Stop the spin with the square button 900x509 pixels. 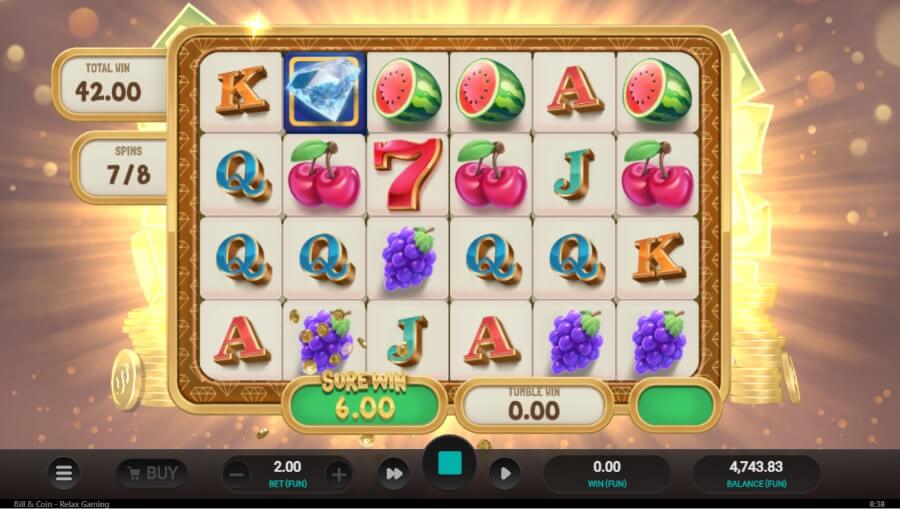(x=450, y=464)
